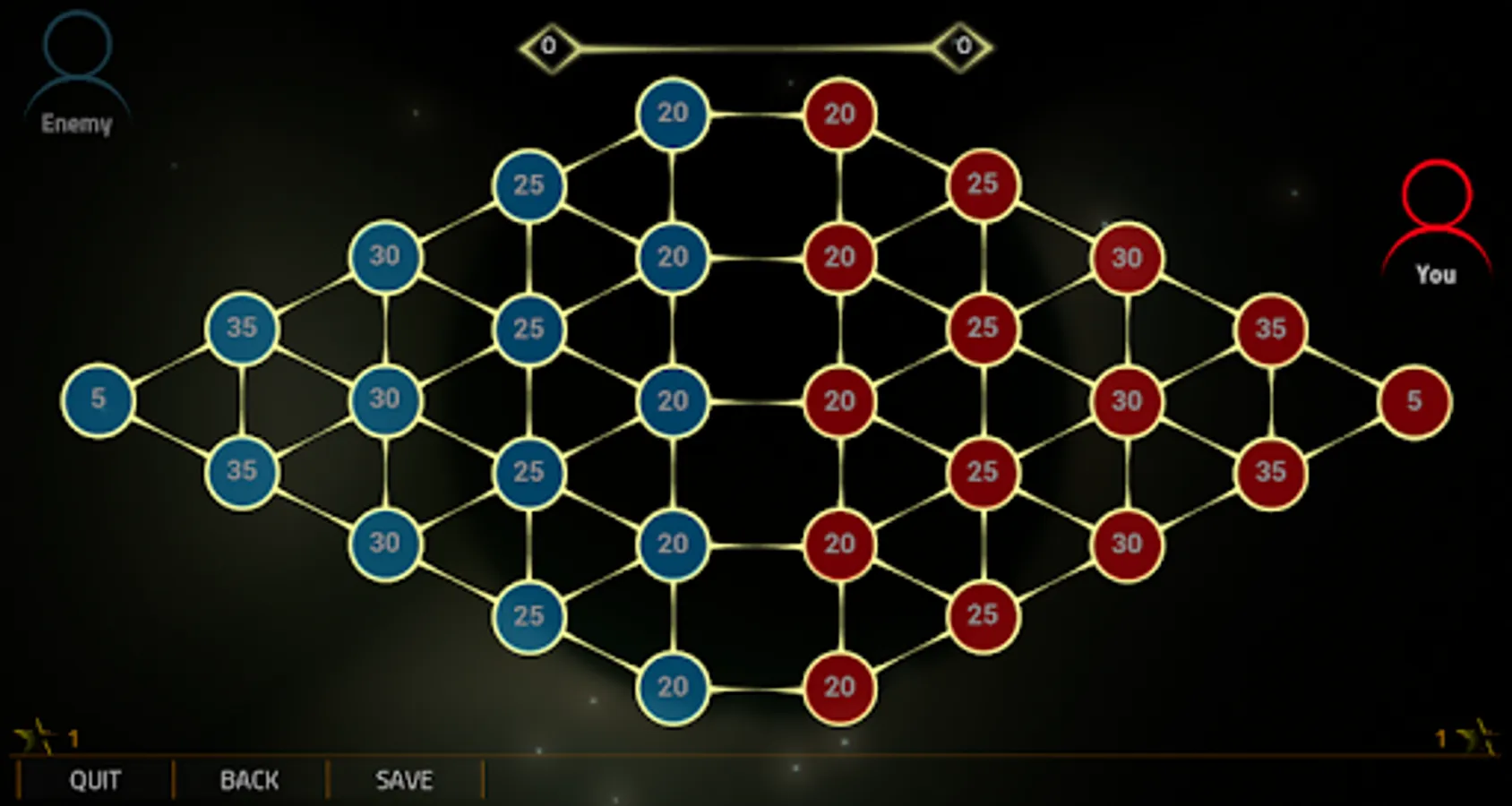Select the red 35 node near your avatar
1512x806 pixels.
pos(1271,328)
